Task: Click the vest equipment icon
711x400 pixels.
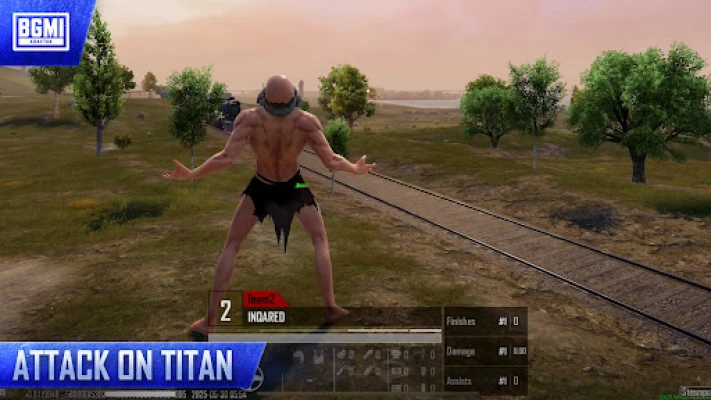Action: (x=319, y=356)
